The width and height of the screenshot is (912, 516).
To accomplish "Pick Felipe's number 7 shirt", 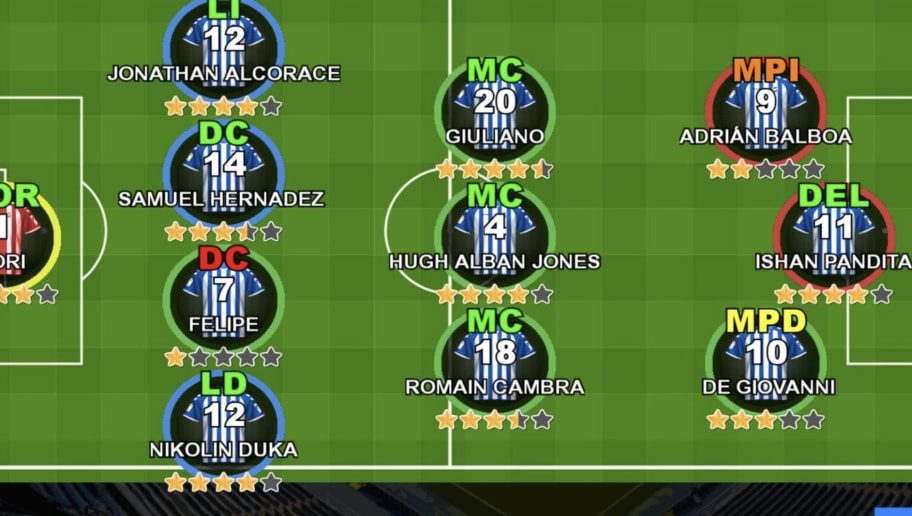I will click(224, 293).
